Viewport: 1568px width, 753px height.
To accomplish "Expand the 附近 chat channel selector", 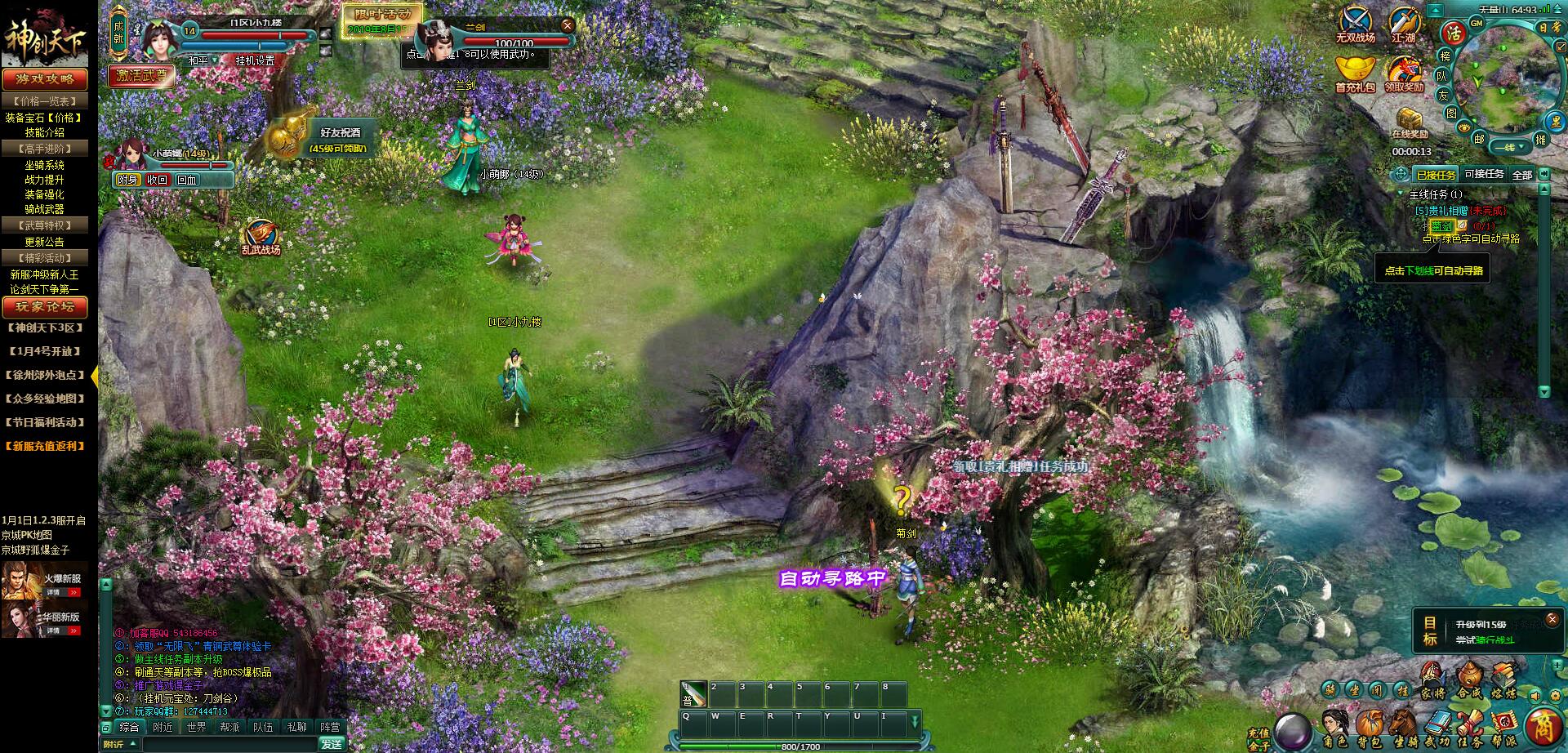I will (x=121, y=746).
